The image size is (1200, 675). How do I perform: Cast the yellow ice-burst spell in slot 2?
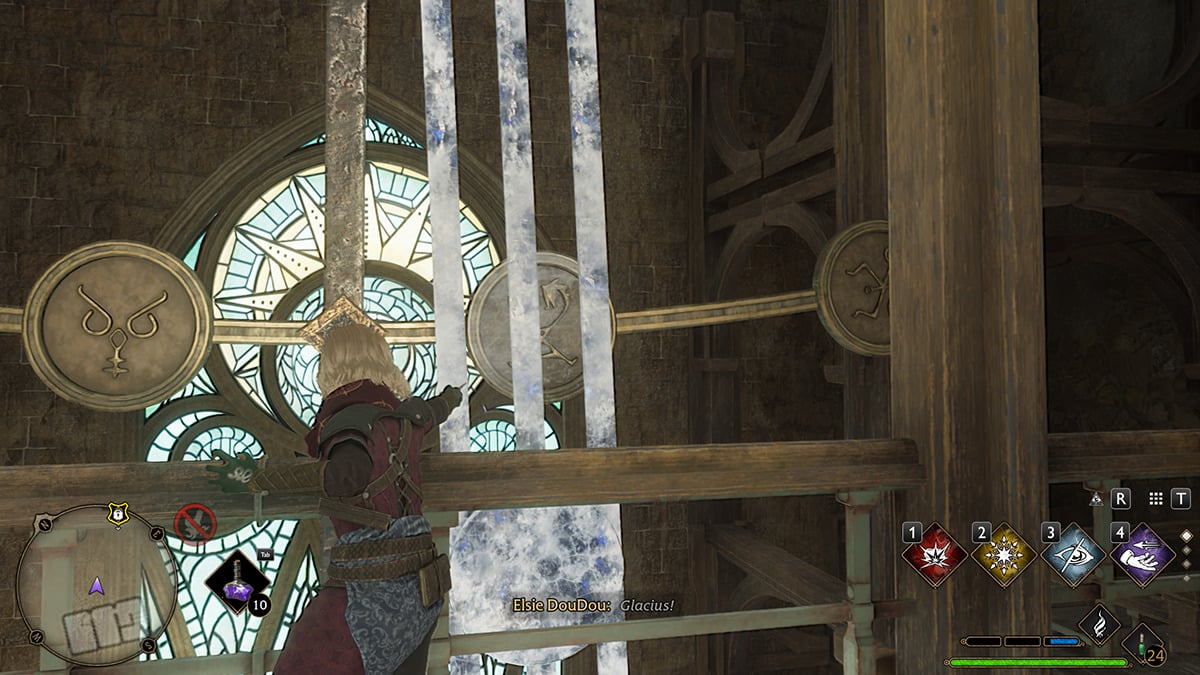point(1004,554)
